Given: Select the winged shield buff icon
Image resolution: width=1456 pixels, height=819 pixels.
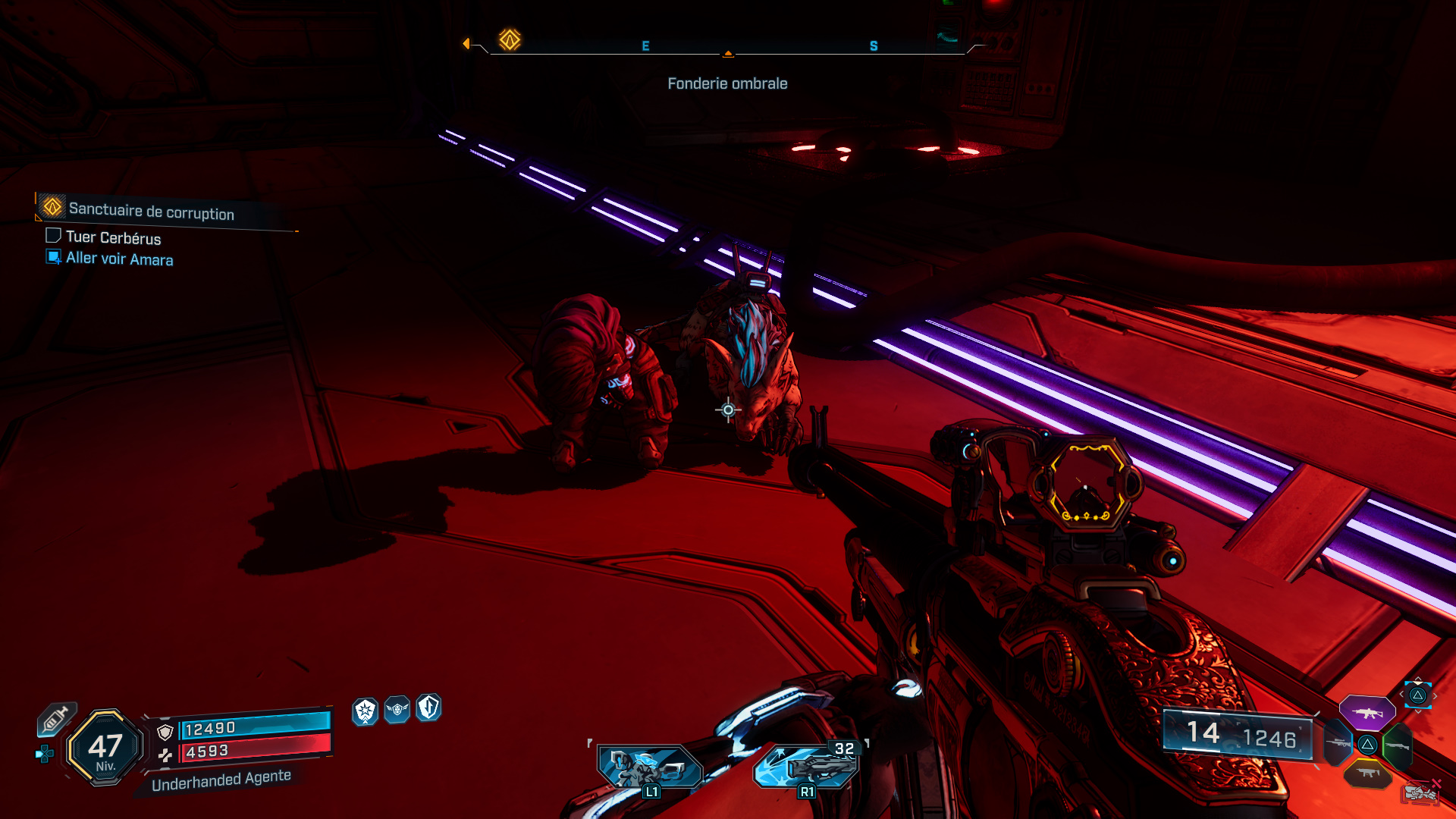Looking at the screenshot, I should click(x=397, y=710).
